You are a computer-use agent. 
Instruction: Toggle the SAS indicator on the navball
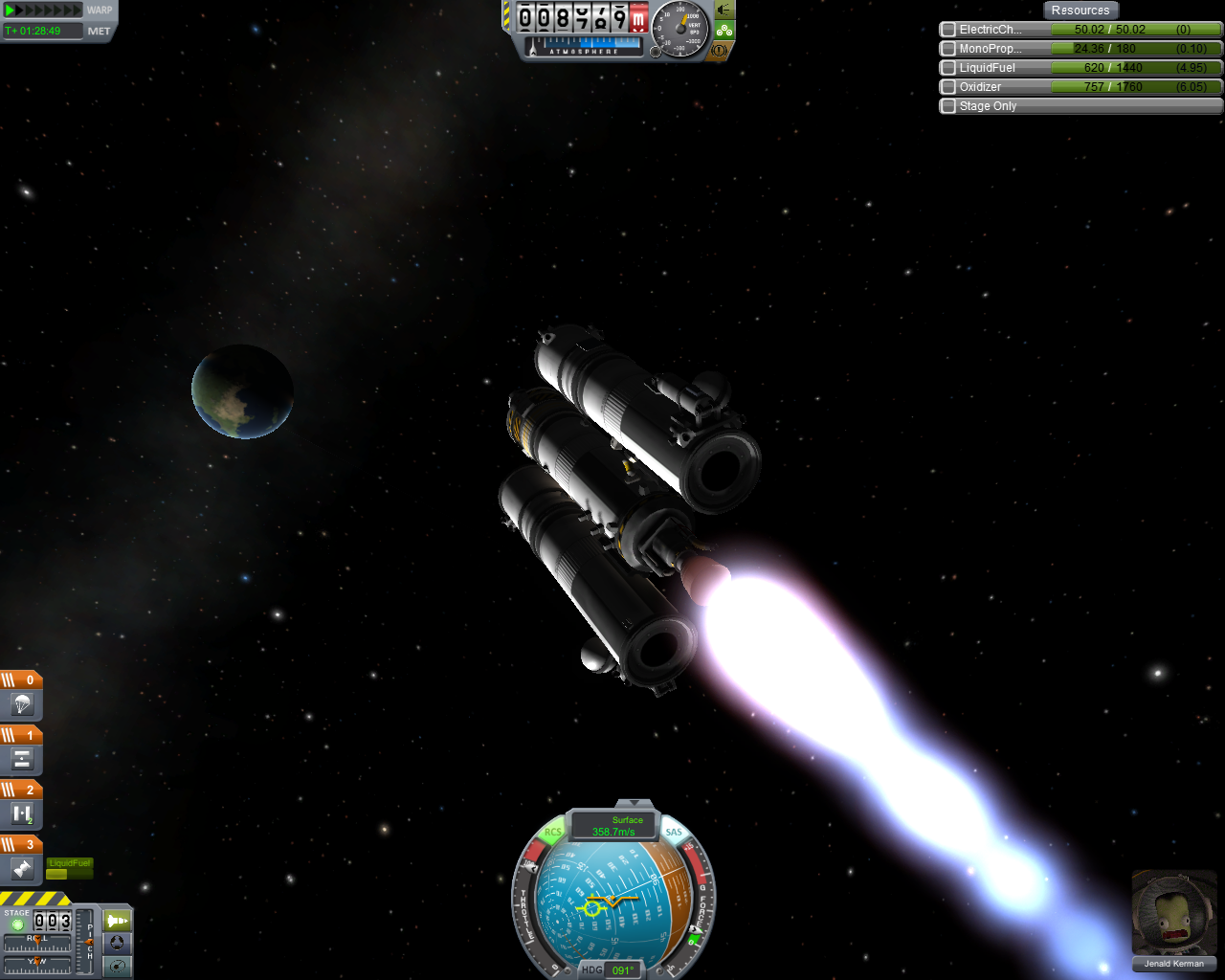674,833
